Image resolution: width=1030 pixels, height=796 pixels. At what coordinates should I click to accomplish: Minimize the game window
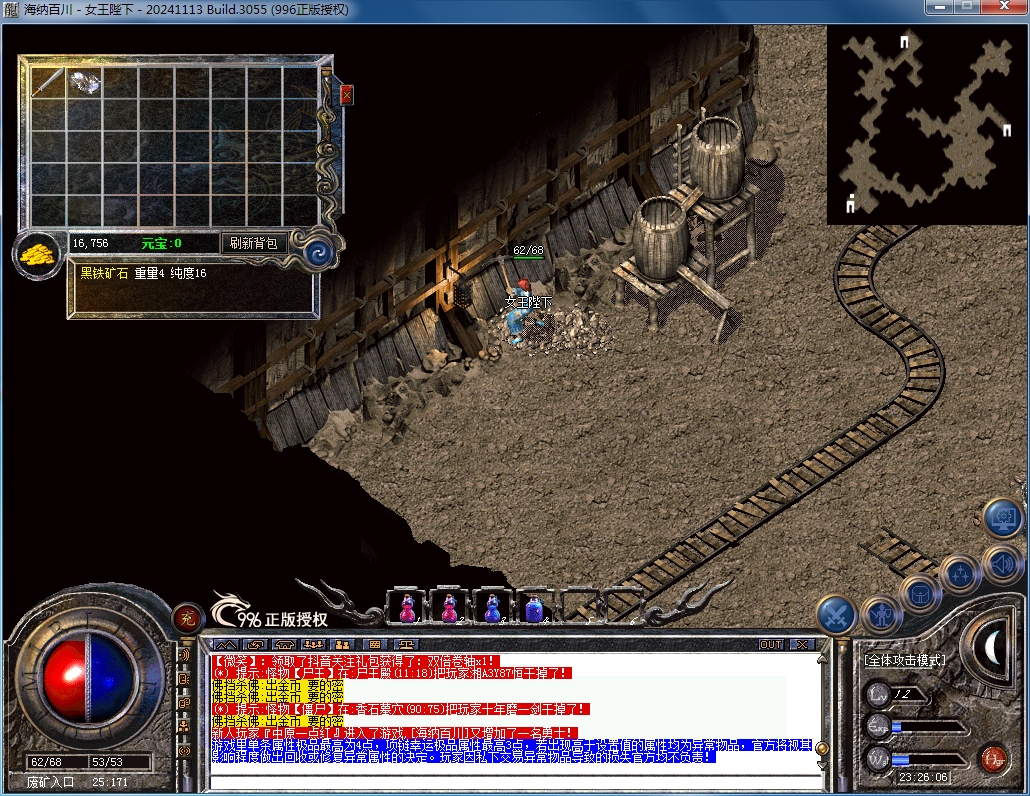939,8
